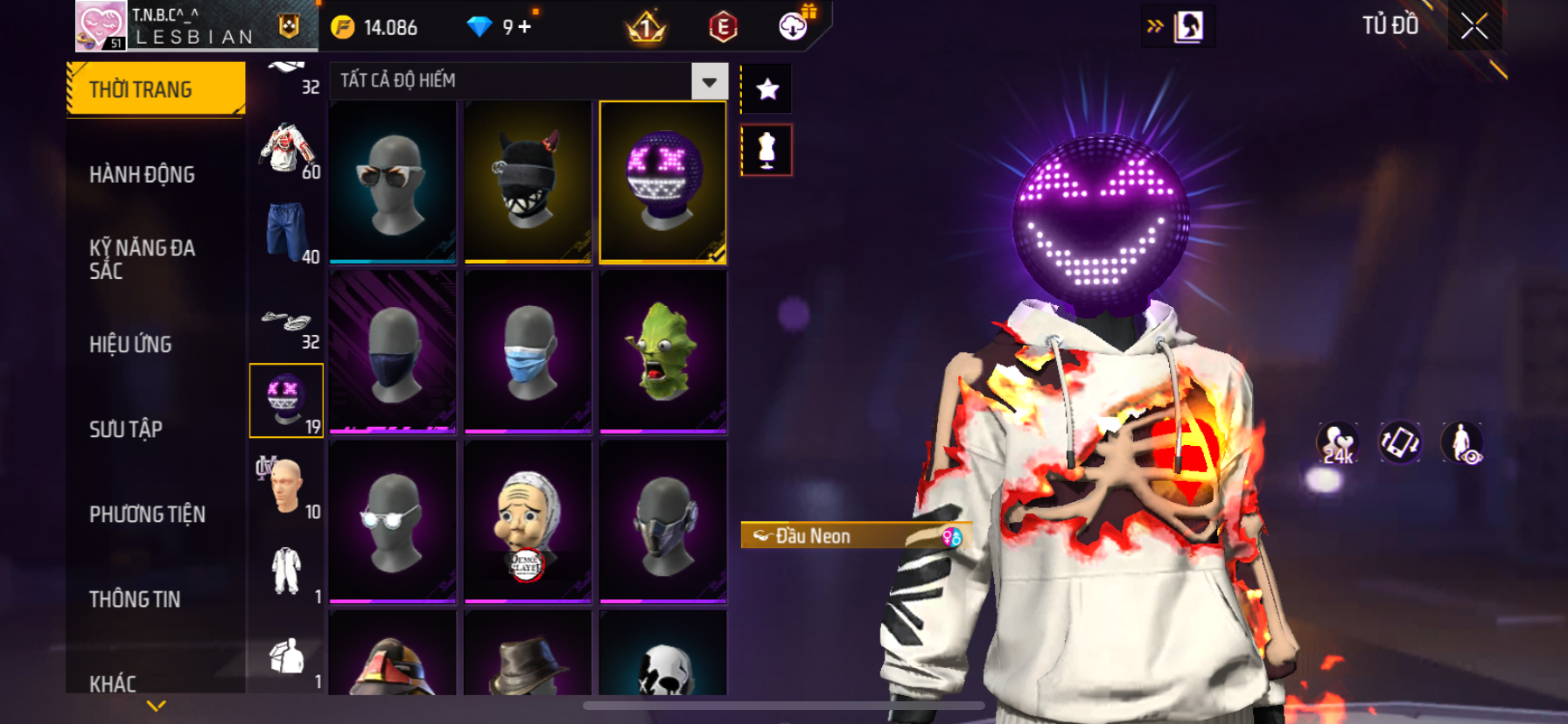The width and height of the screenshot is (1568, 724).
Task: Open the Thời Trang tab
Action: tap(156, 89)
